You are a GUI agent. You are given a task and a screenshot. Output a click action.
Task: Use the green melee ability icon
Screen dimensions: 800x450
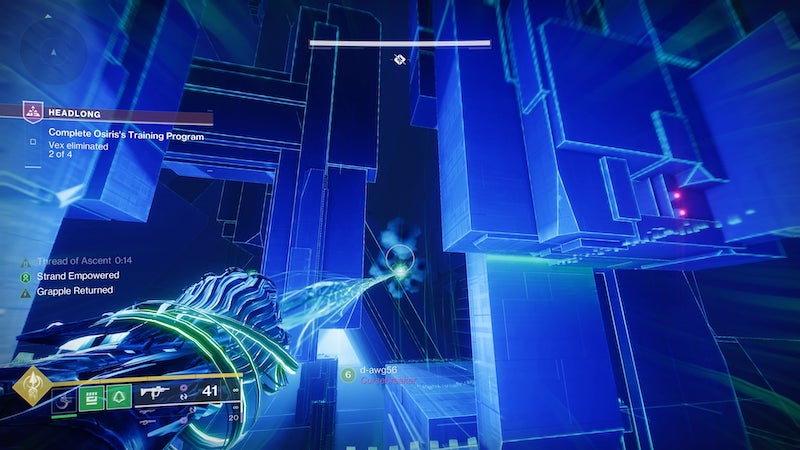coord(91,399)
